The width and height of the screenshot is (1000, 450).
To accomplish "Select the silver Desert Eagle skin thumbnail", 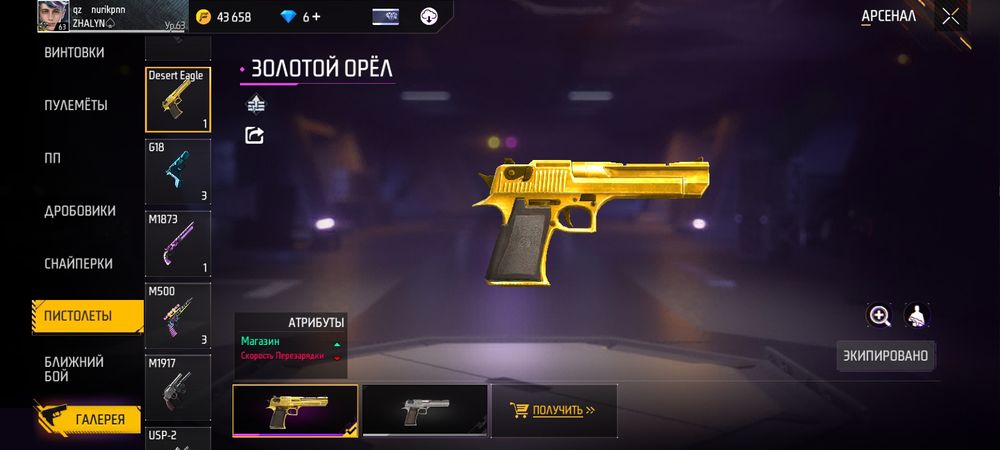I will tap(425, 410).
